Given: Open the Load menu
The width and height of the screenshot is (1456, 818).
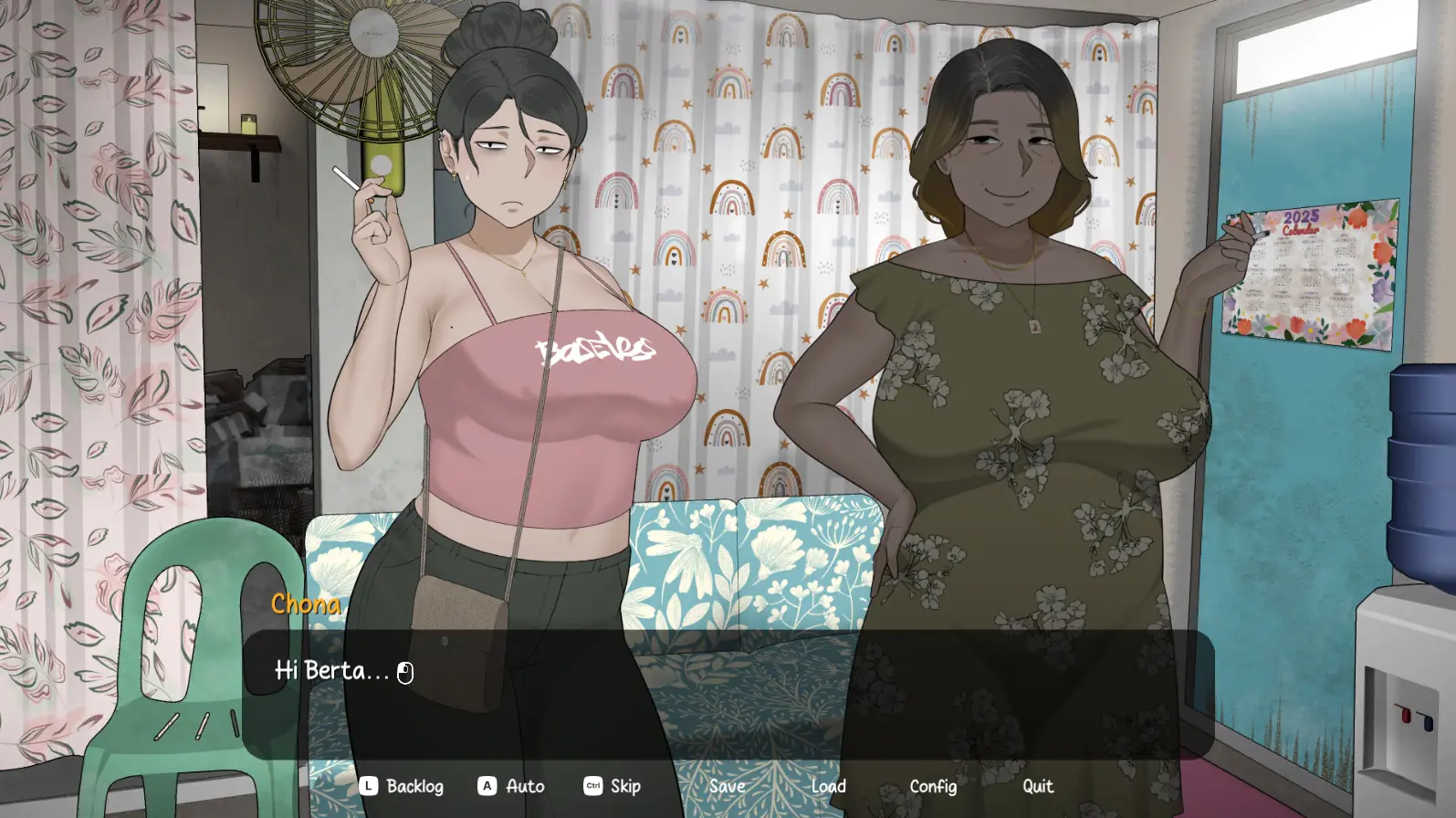Looking at the screenshot, I should (829, 786).
